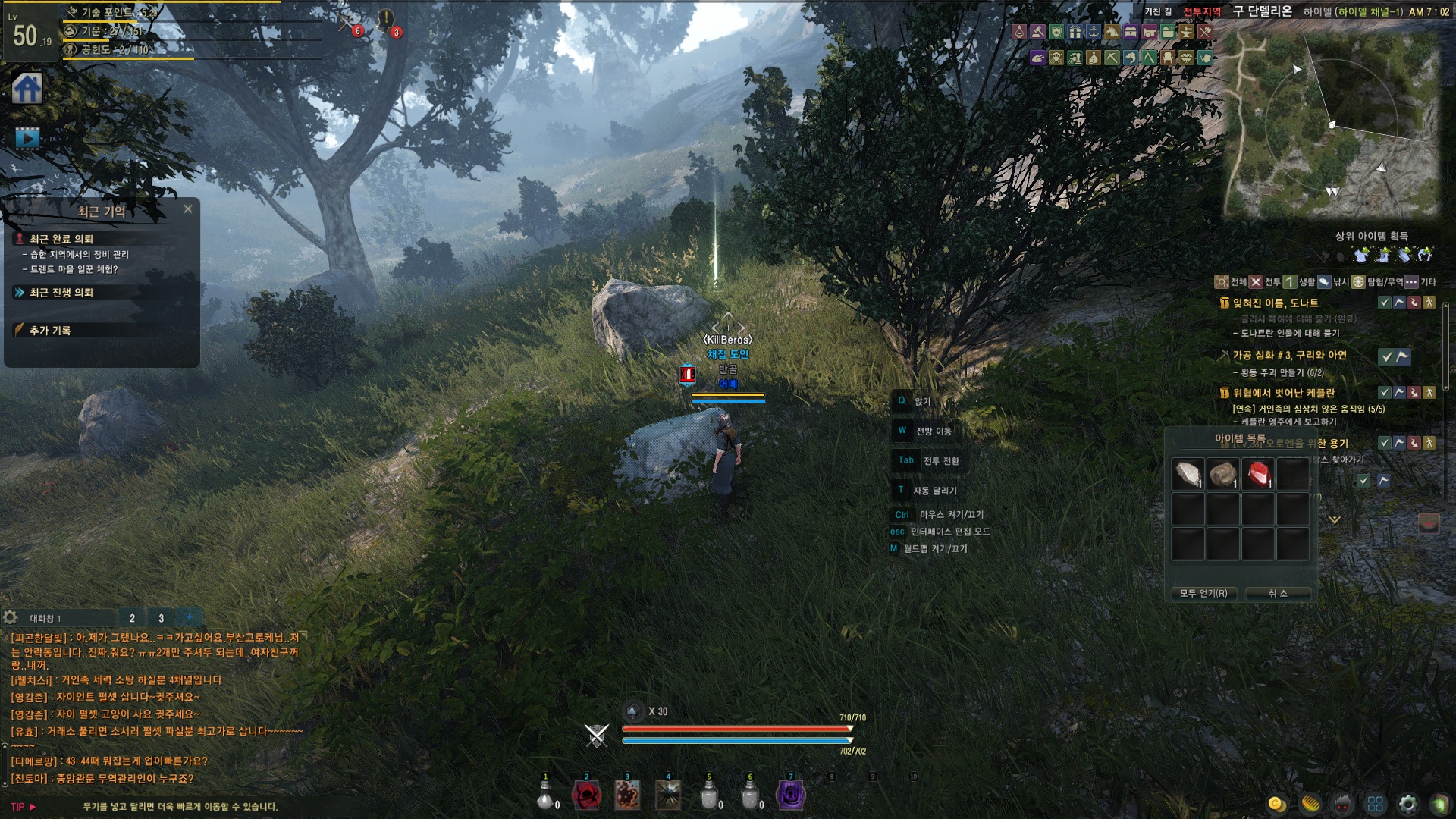Switch to chat tab 2
This screenshot has width=1456, height=819.
(x=132, y=618)
